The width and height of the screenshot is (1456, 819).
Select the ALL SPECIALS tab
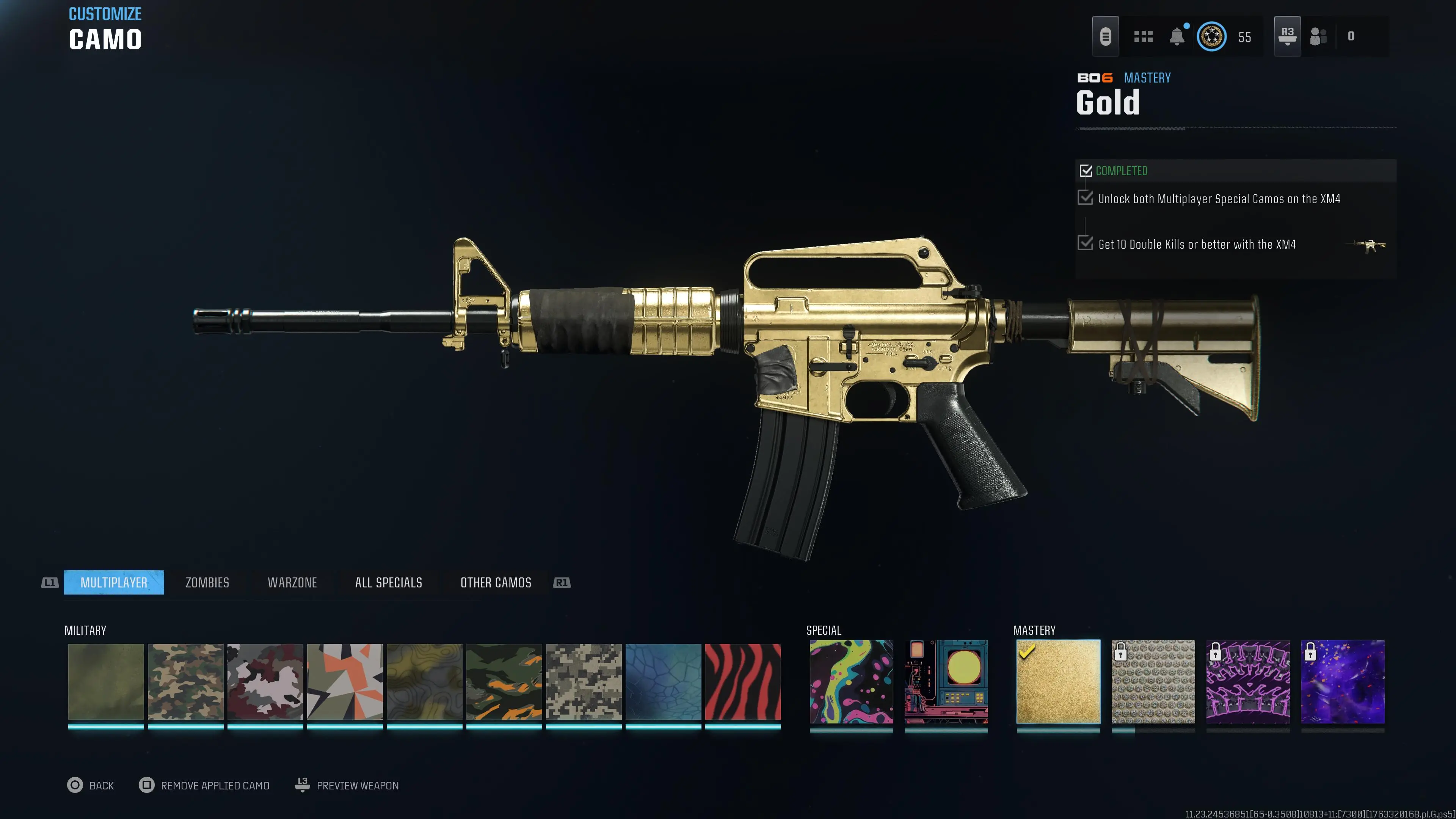pyautogui.click(x=388, y=582)
